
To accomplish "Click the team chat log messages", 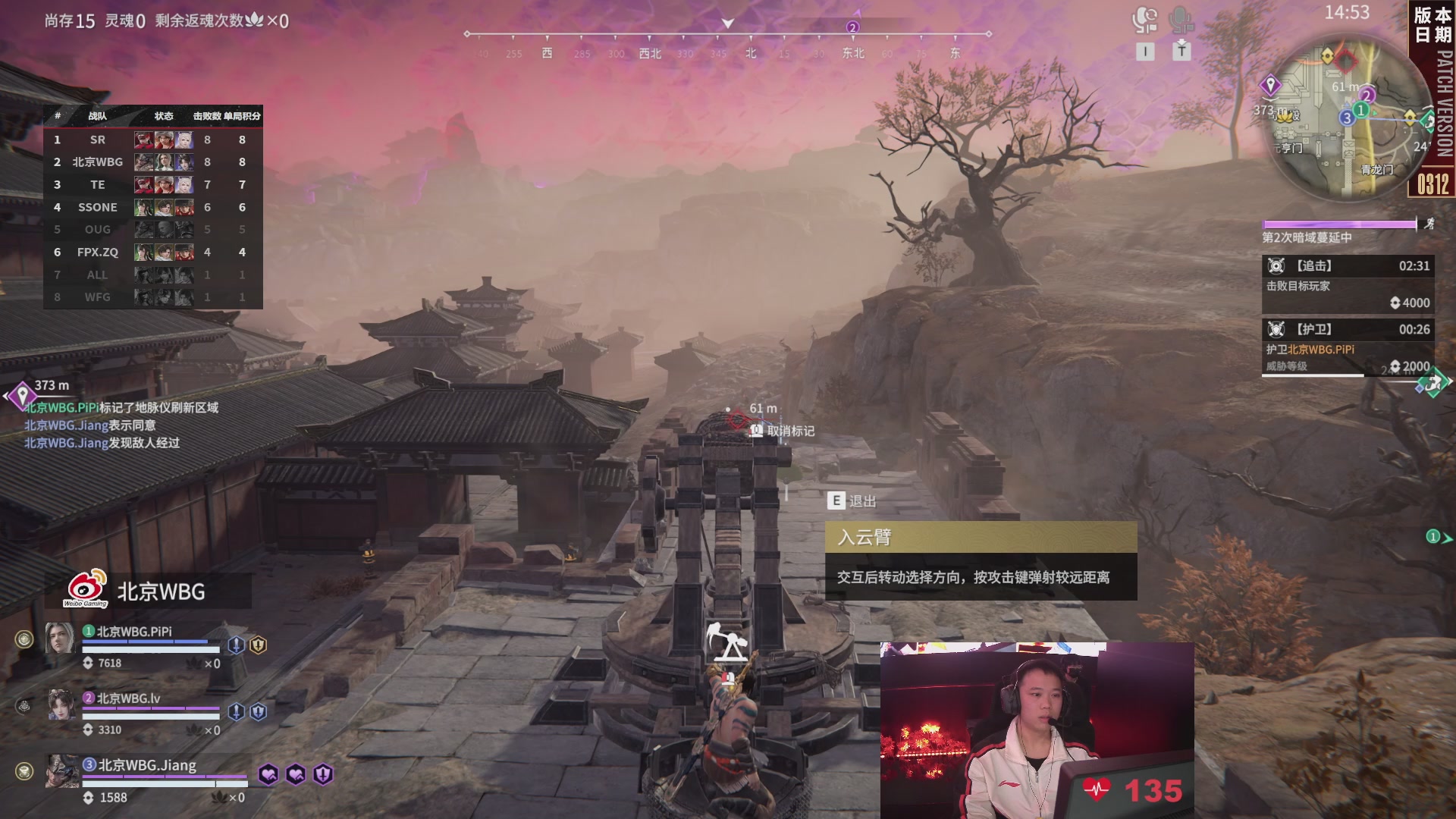I will point(121,425).
